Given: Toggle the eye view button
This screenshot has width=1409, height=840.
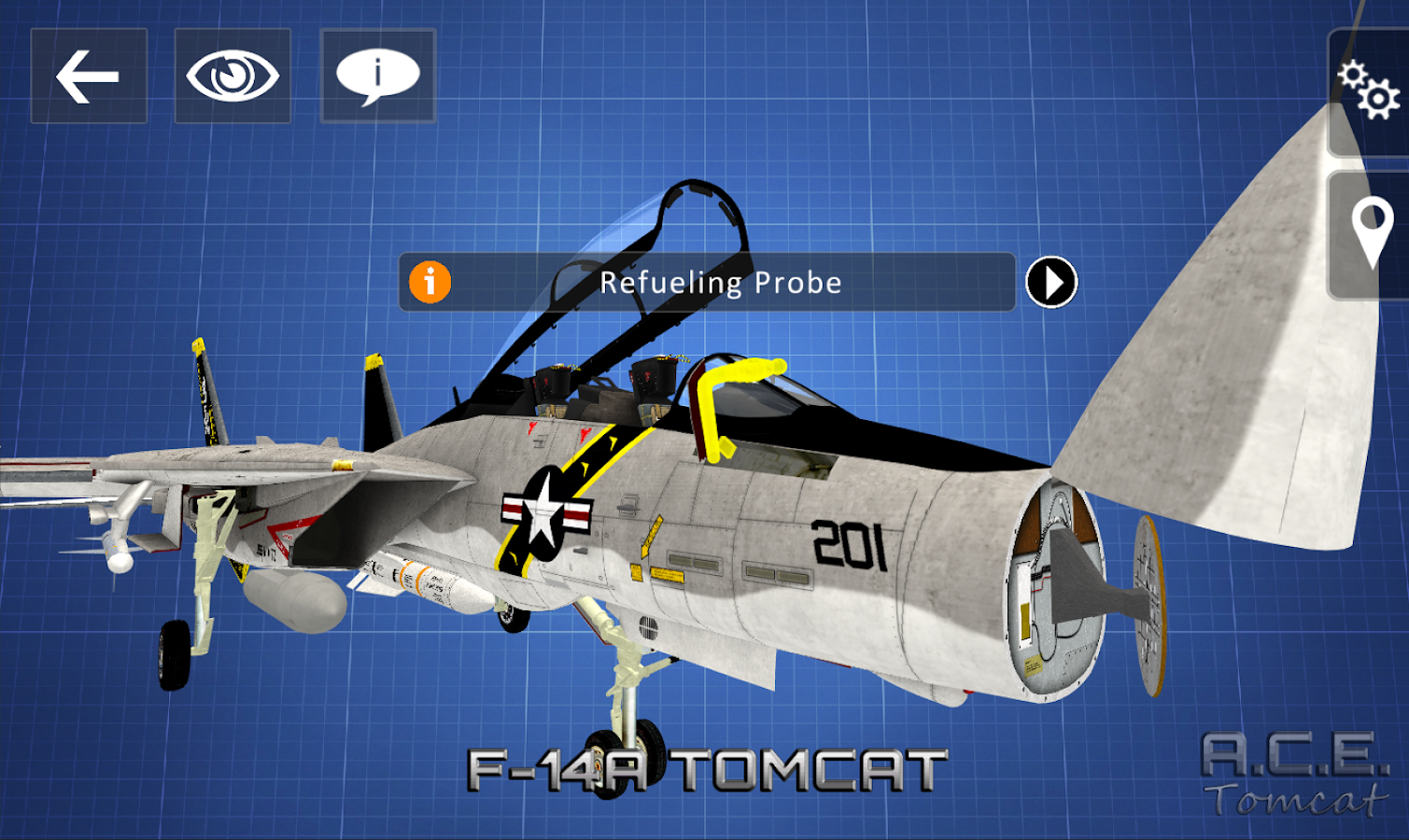Looking at the screenshot, I should [x=232, y=76].
